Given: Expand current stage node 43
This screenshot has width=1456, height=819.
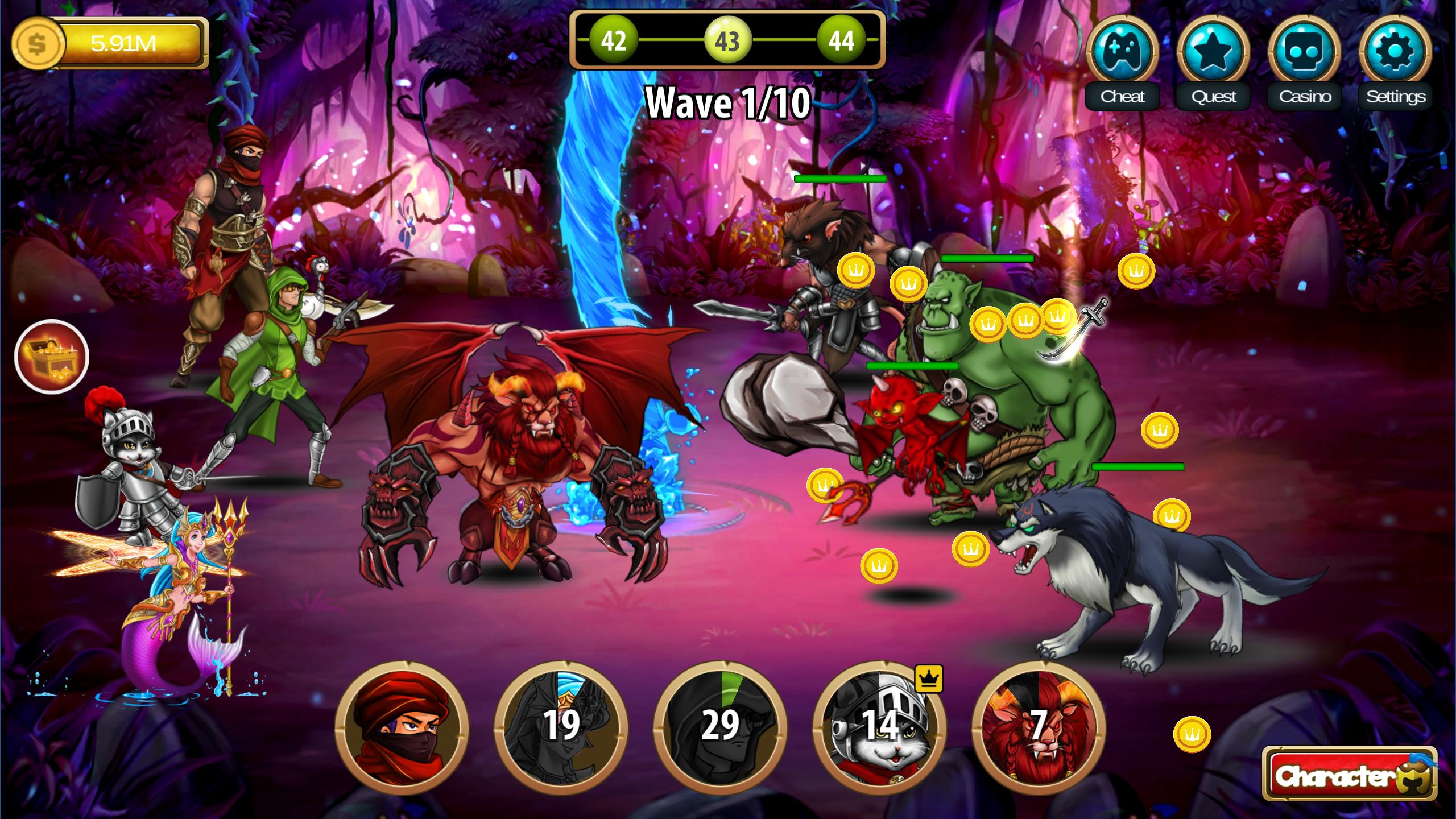Looking at the screenshot, I should [x=727, y=41].
